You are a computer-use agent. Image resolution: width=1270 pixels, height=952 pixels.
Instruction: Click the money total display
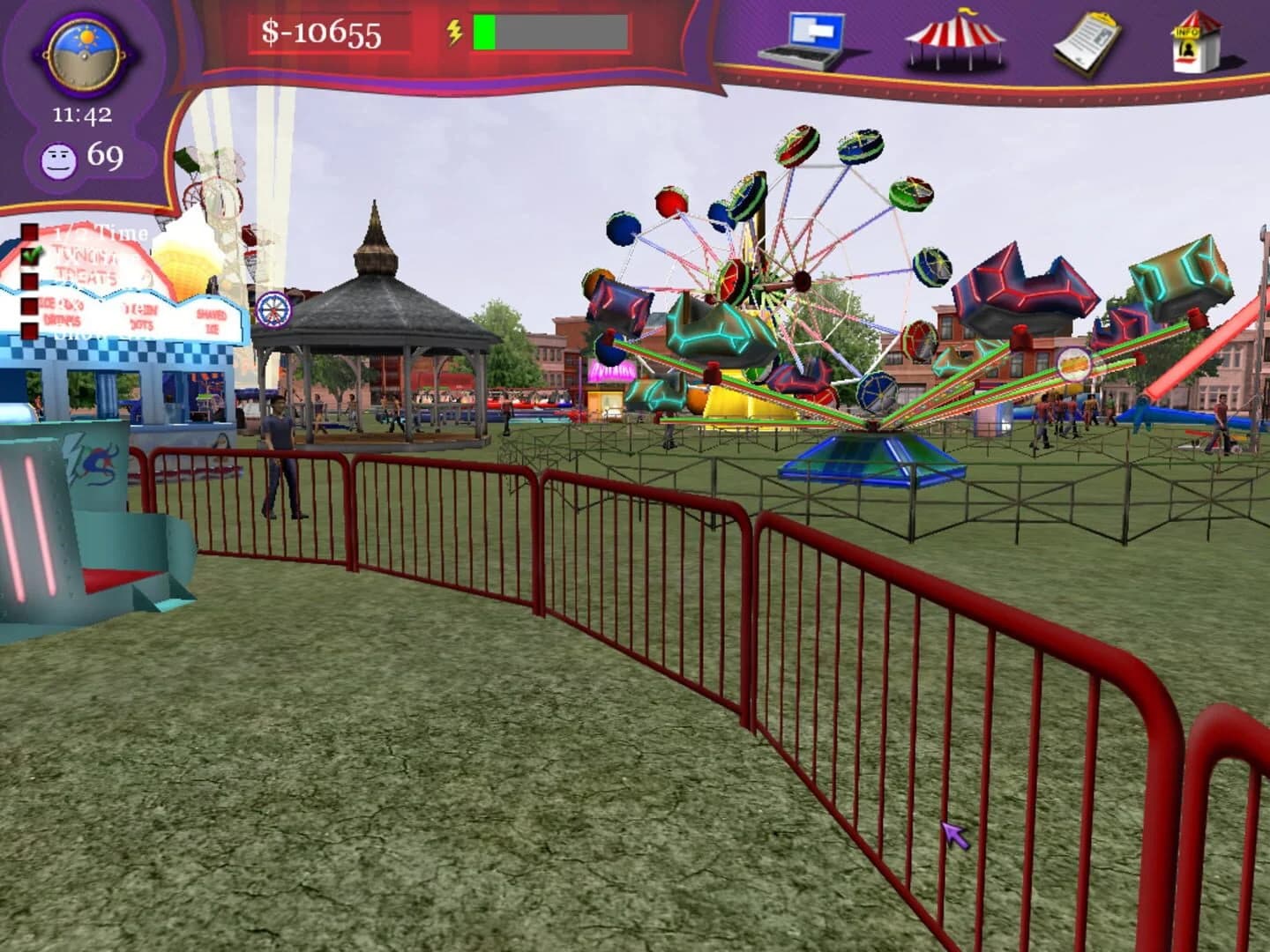tap(320, 34)
